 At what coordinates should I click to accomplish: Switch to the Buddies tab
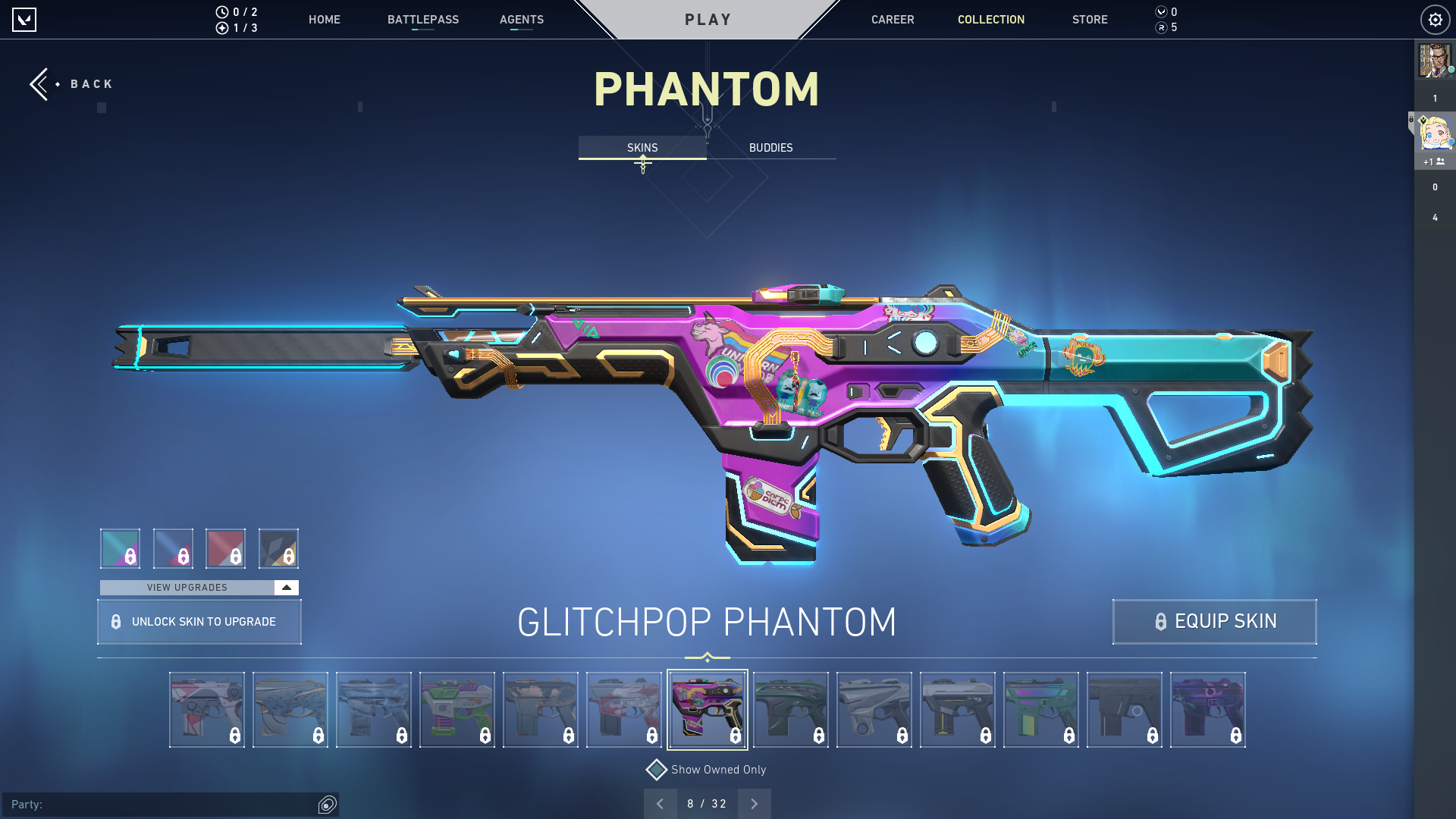coord(770,148)
